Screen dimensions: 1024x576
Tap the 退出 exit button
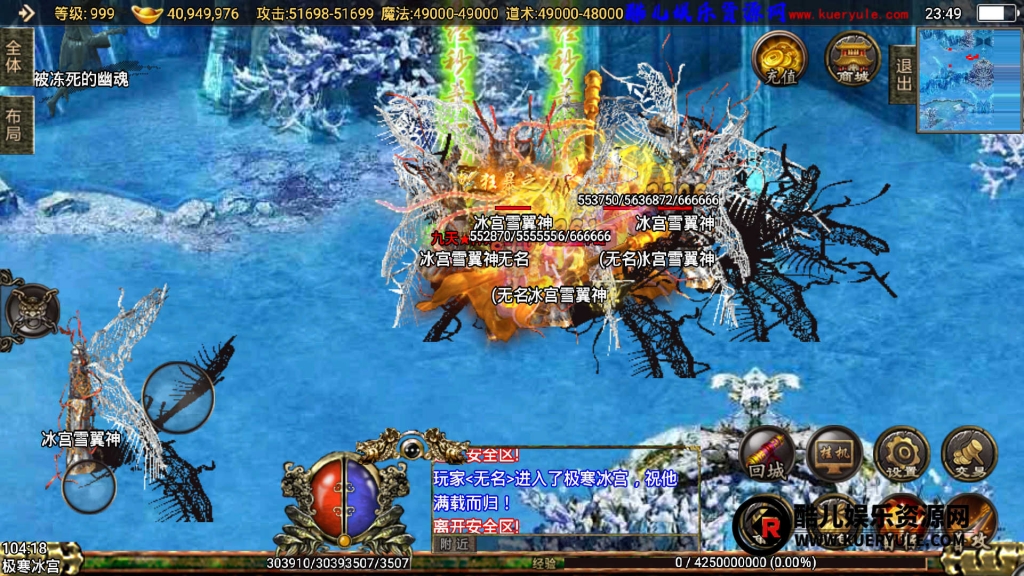click(x=904, y=74)
